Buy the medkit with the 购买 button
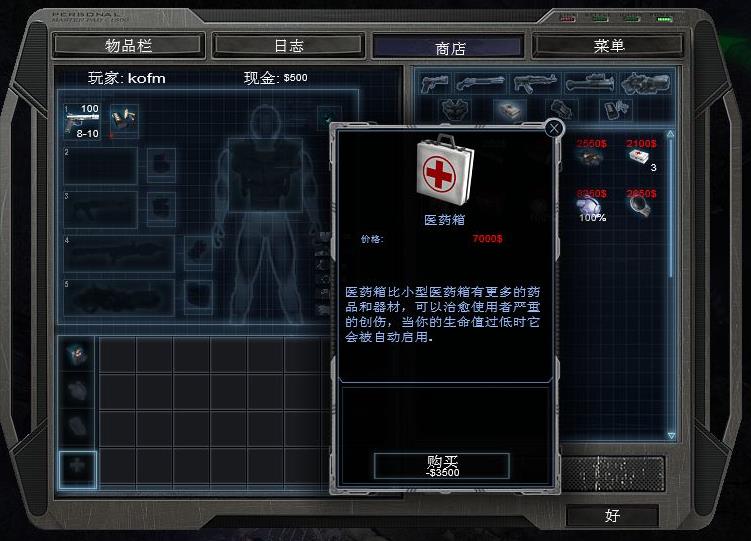 point(441,465)
